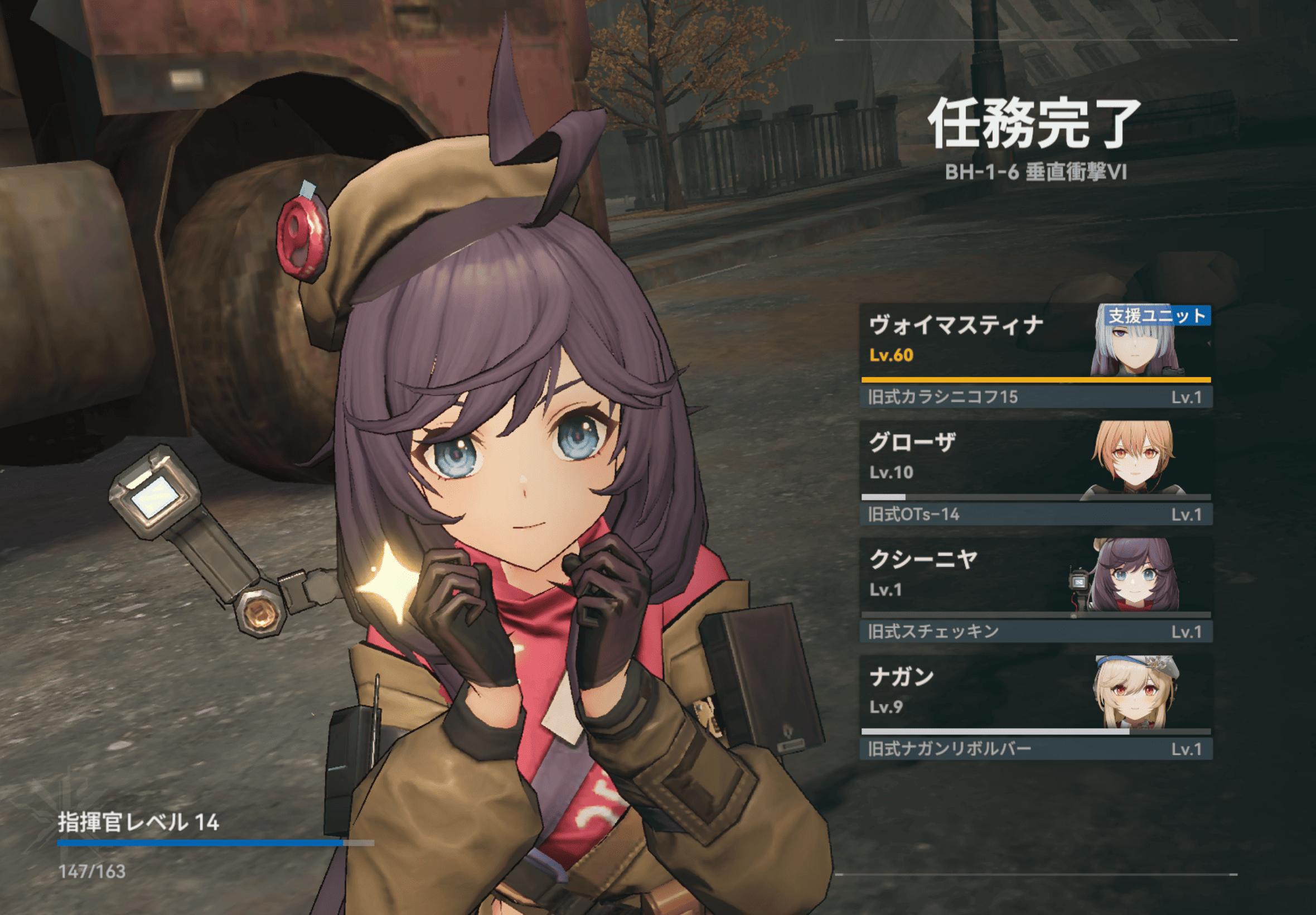Screen dimensions: 1316x915
Task: Show the 旧式ナガンリボルバー weapon row
Action: [x=1036, y=749]
